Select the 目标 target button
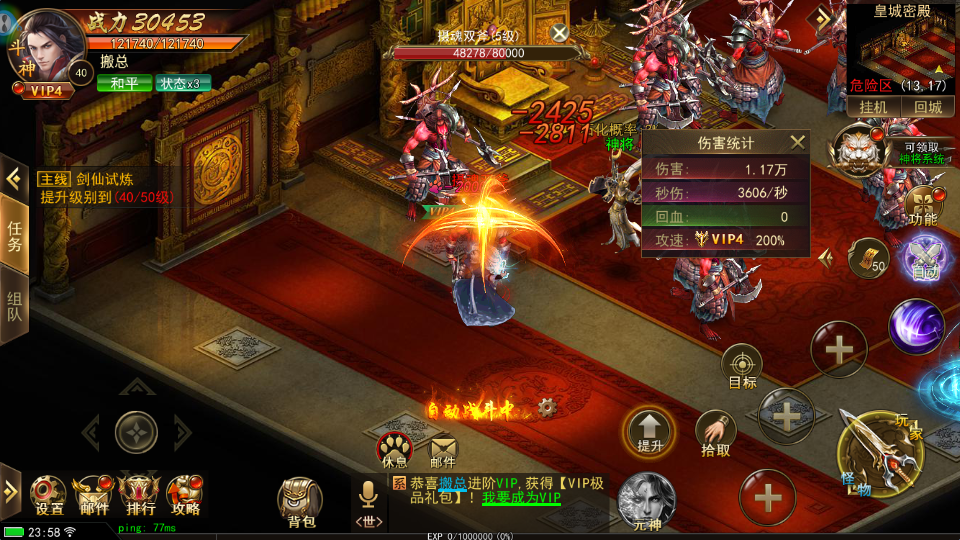The height and width of the screenshot is (540, 960). click(742, 367)
